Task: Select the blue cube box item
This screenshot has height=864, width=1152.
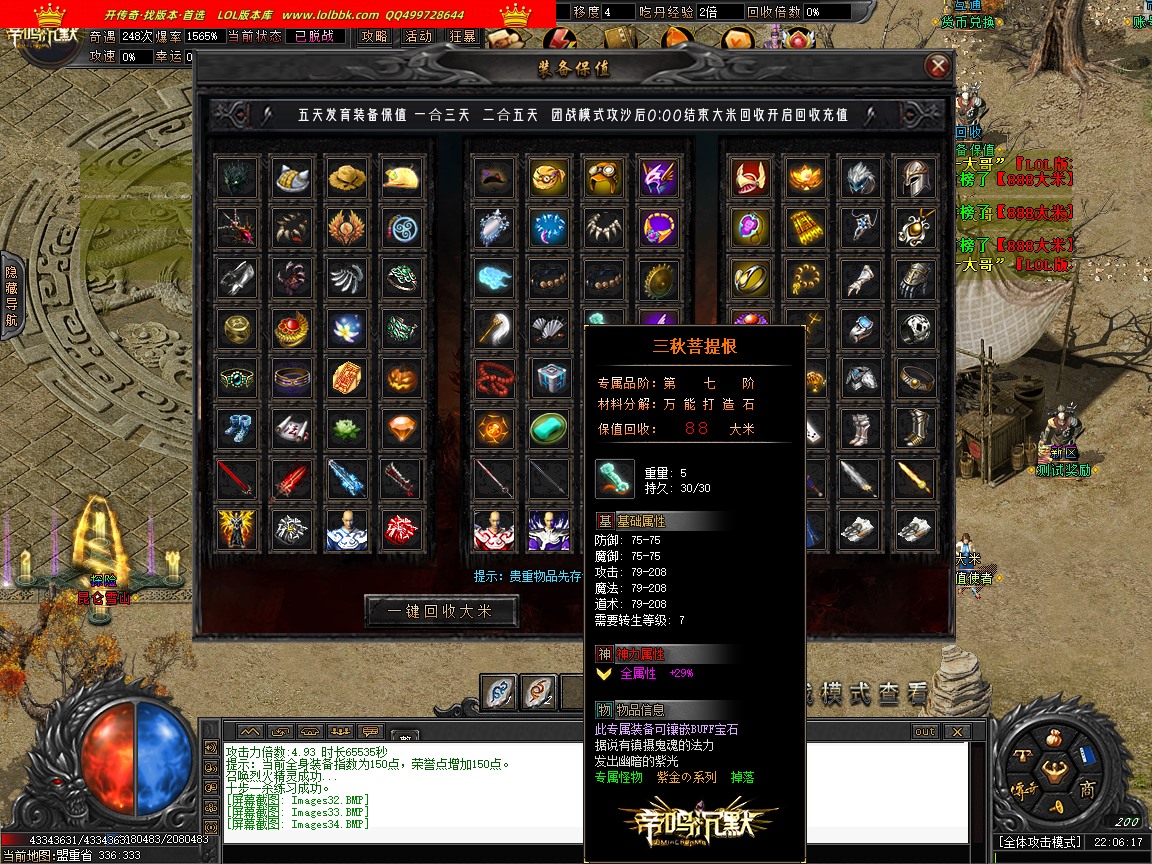Action: pos(548,378)
